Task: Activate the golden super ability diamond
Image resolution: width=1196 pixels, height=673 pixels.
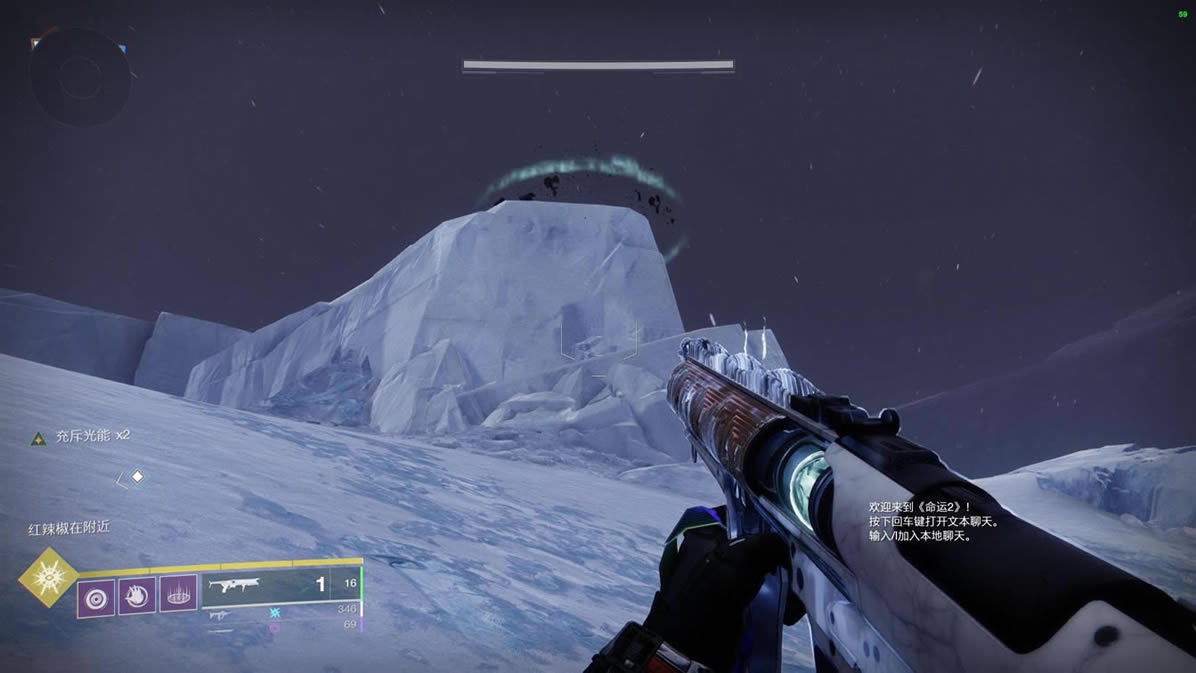Action: [48, 578]
